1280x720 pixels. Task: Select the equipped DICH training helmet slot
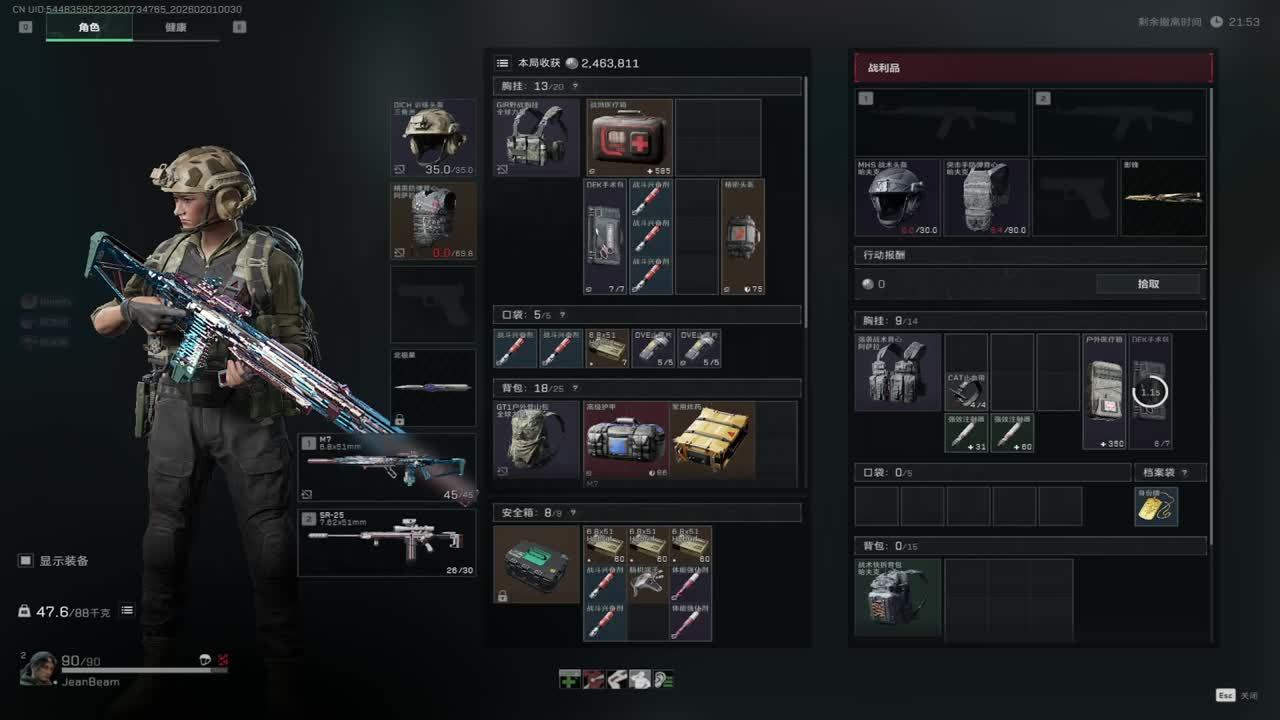click(x=433, y=137)
